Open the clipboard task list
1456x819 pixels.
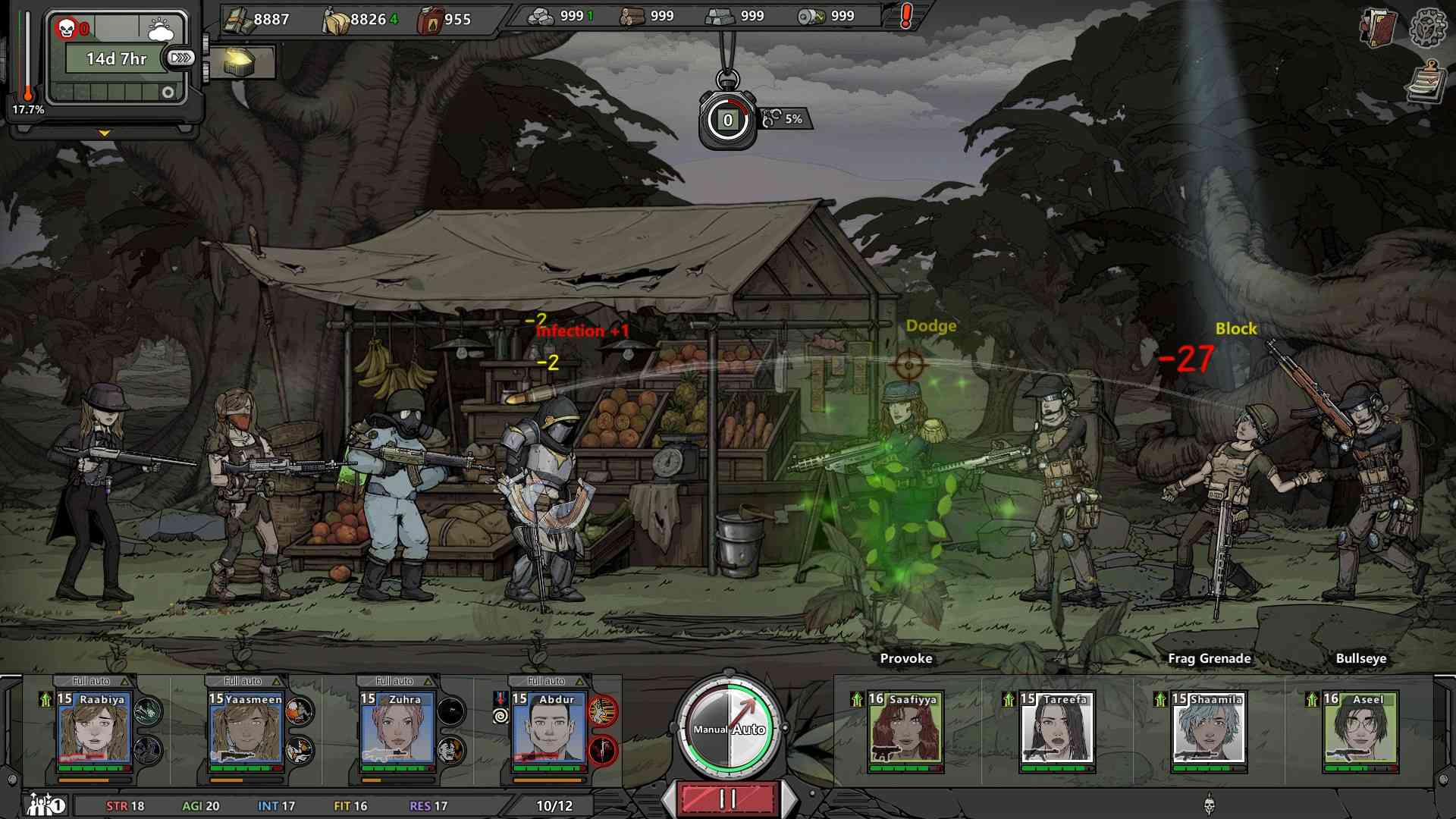tap(1426, 83)
